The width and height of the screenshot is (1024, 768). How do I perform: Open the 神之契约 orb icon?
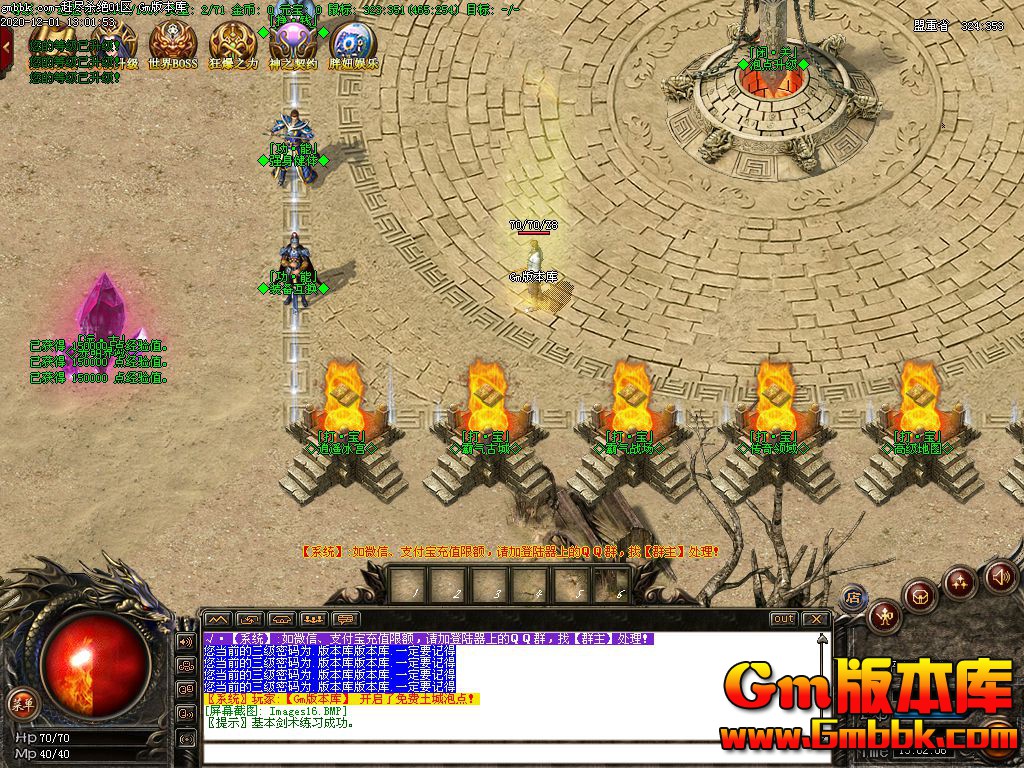(x=293, y=41)
